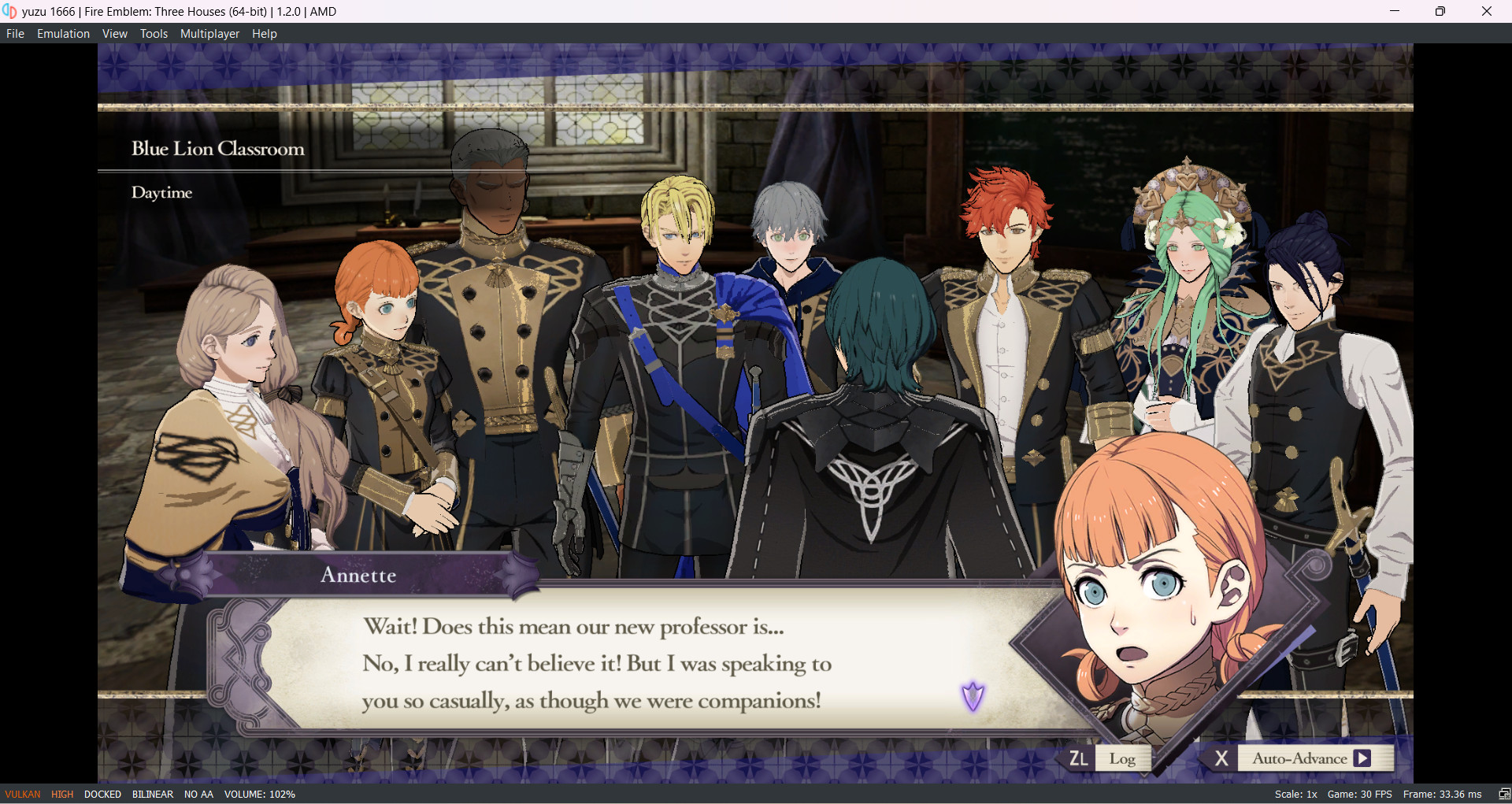Click the yuzu logo in the title bar
This screenshot has height=804, width=1512.
(x=11, y=11)
